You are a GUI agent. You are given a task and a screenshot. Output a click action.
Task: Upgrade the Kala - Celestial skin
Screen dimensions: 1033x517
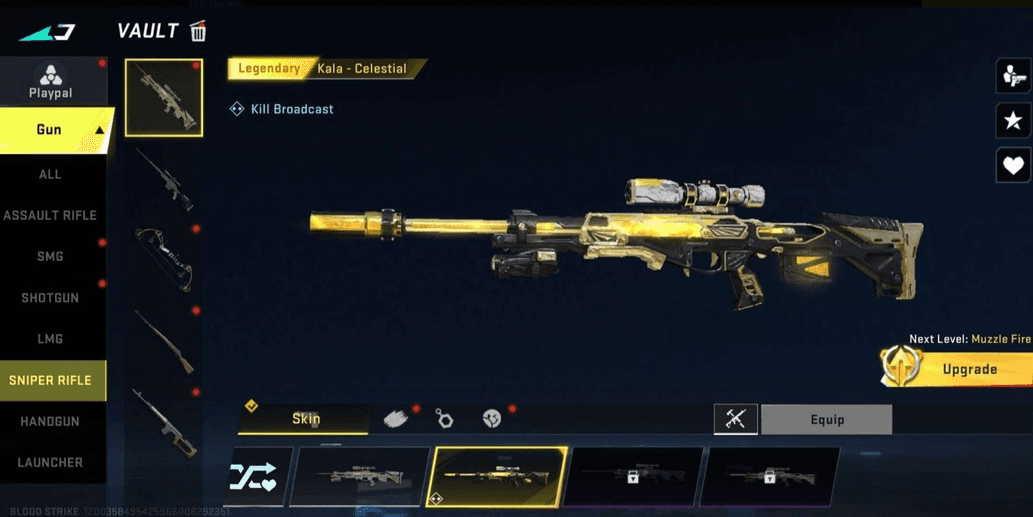[x=958, y=369]
